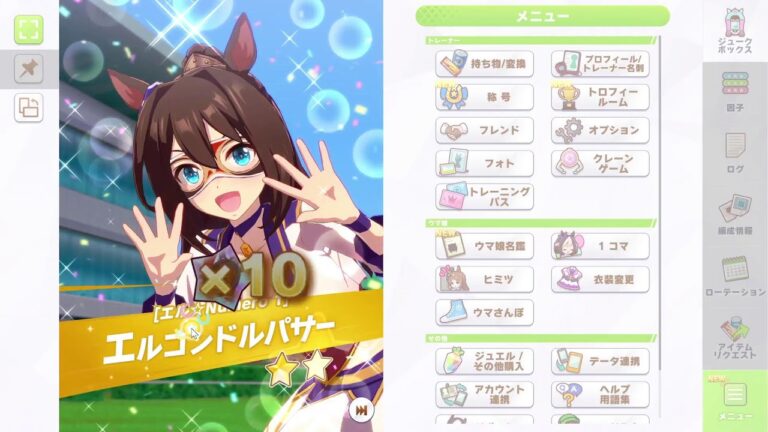Screen dimensions: 768x432
Task: Open the フレンド friends menu
Action: (484, 131)
